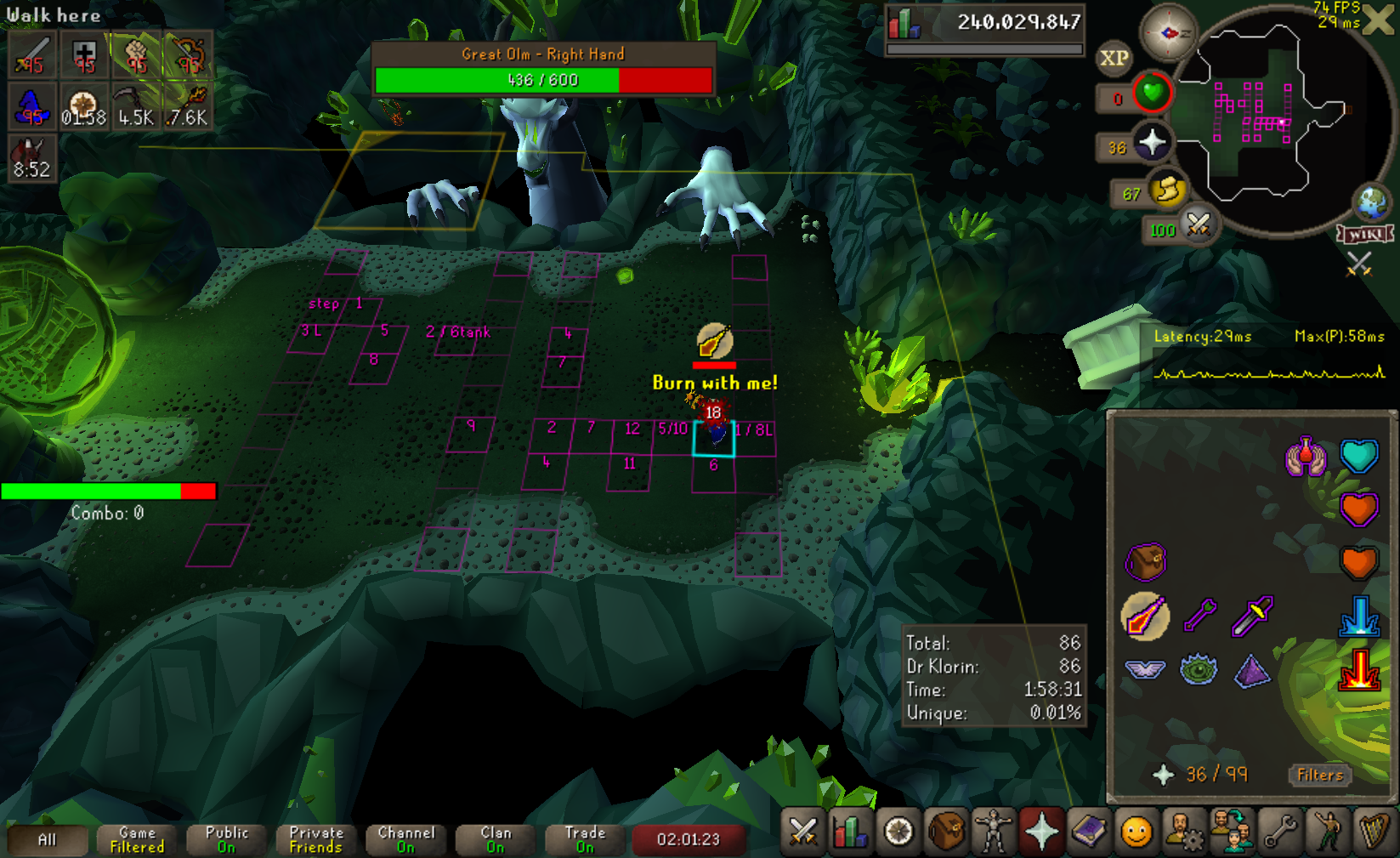Open the wrench Settings tab

1279,832
